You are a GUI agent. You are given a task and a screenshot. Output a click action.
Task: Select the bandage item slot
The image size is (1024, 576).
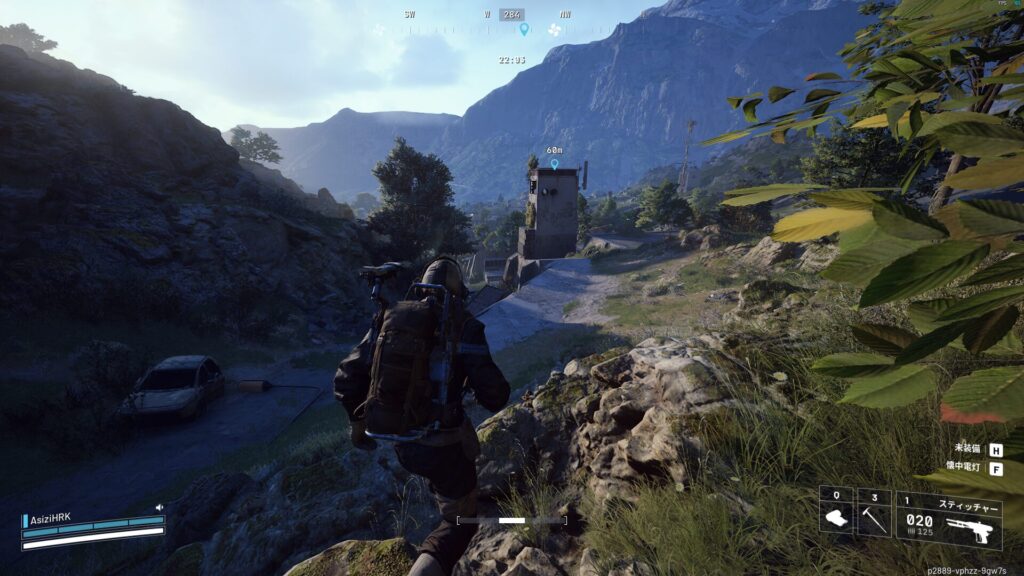click(x=836, y=513)
